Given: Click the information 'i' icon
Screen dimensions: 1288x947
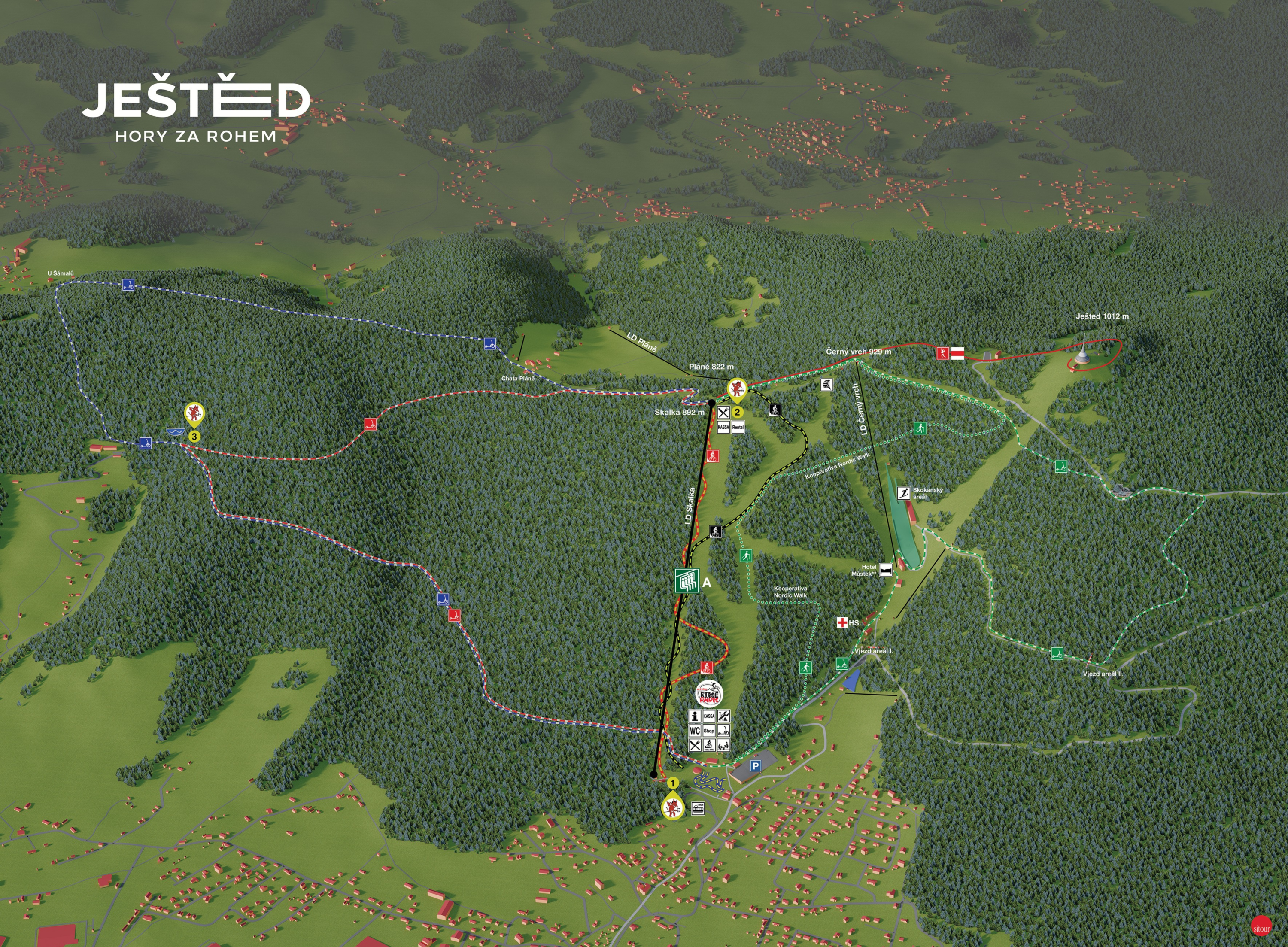Looking at the screenshot, I should (695, 716).
